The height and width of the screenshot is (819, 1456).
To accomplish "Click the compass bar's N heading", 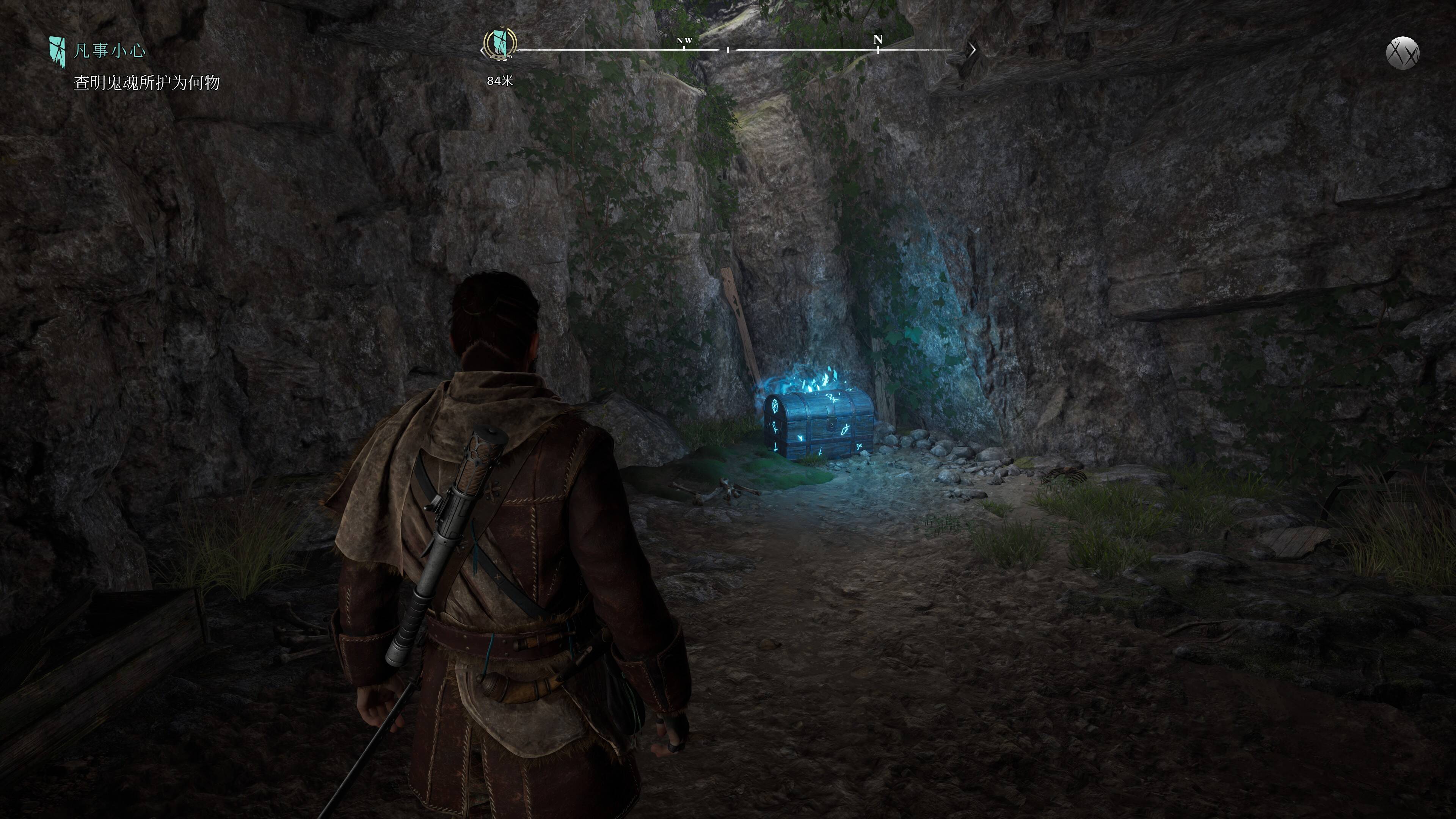I will pyautogui.click(x=877, y=39).
